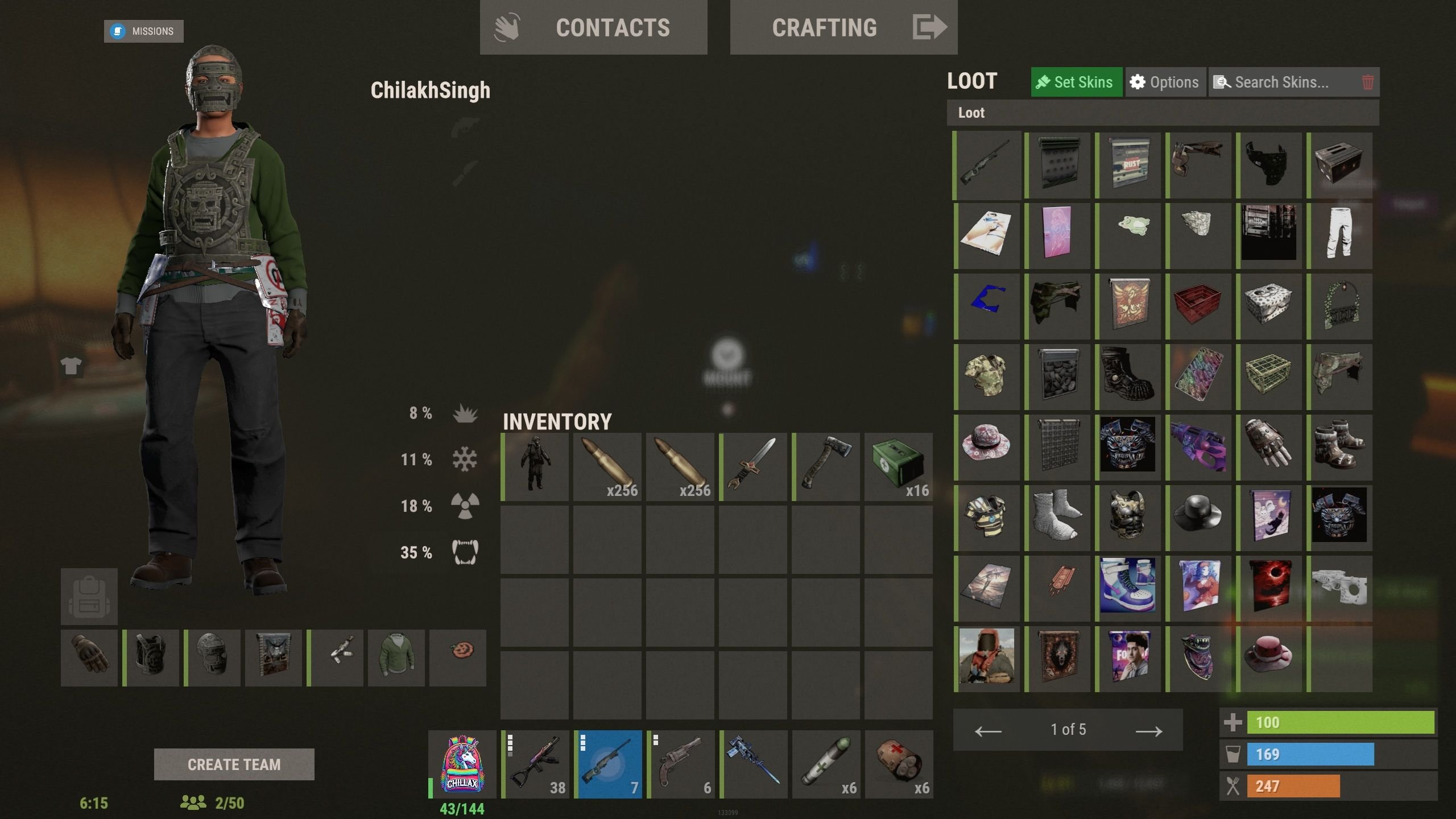1456x819 pixels.
Task: Focus the Search Skins field
Action: [1282, 82]
